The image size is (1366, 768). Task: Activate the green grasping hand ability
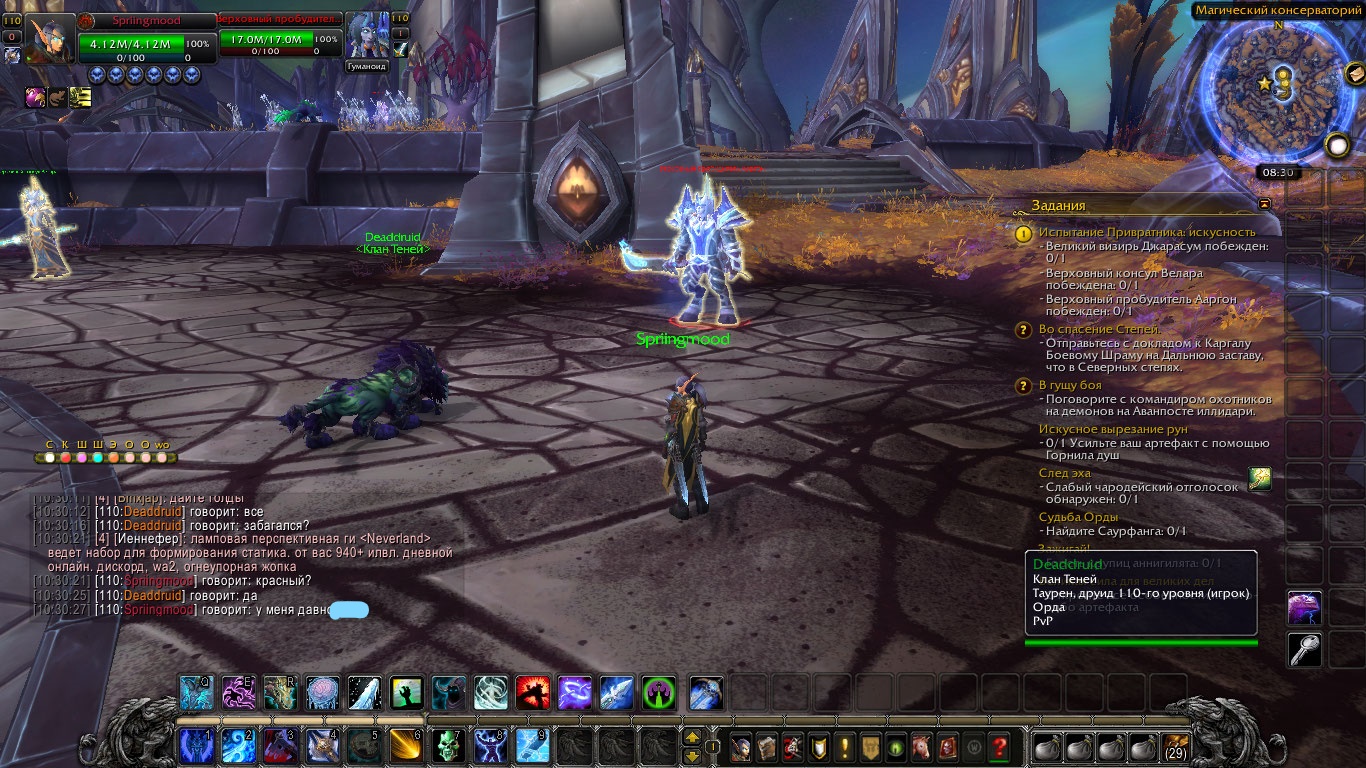click(x=406, y=692)
